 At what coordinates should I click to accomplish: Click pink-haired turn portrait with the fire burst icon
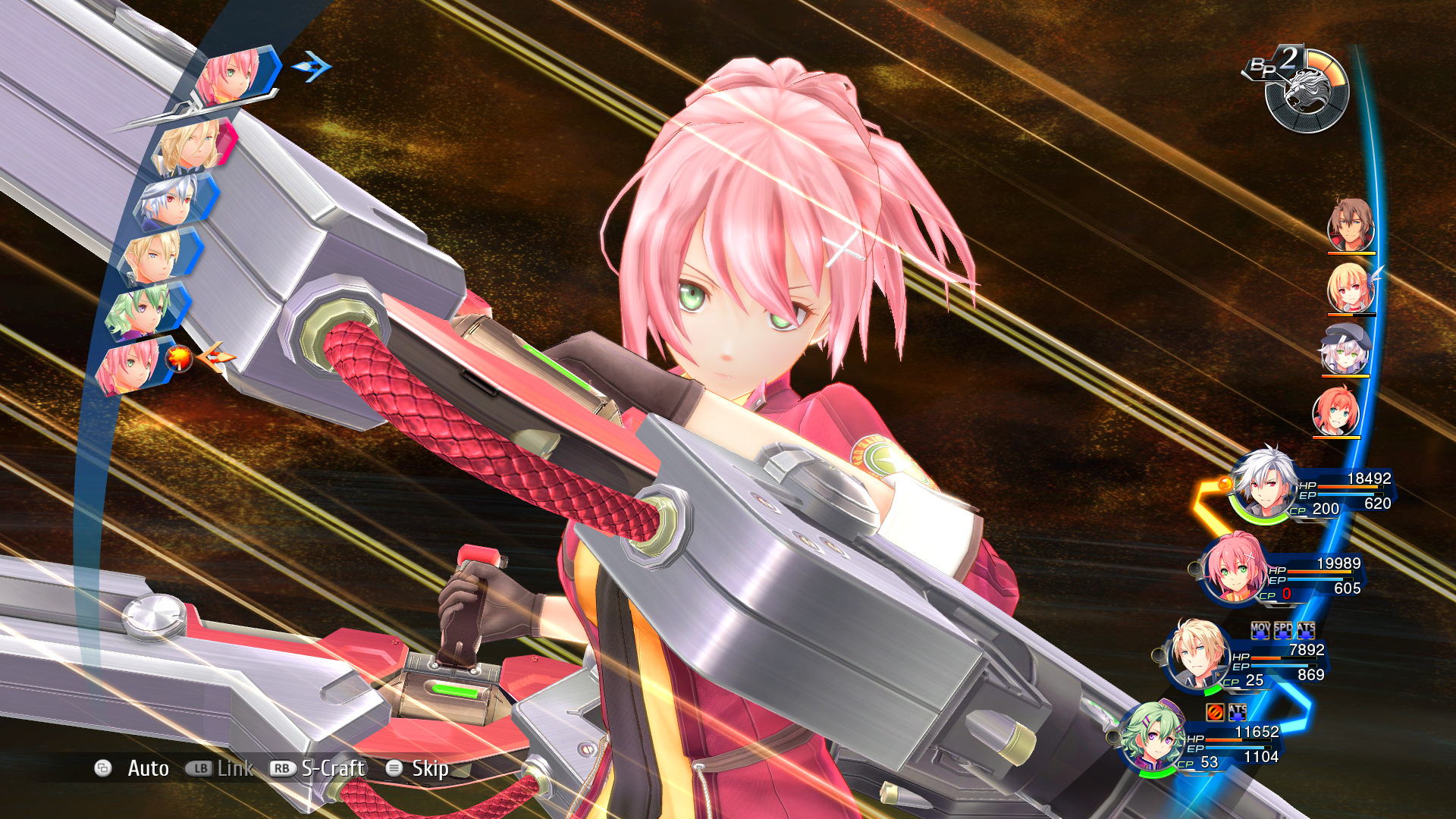pyautogui.click(x=129, y=366)
